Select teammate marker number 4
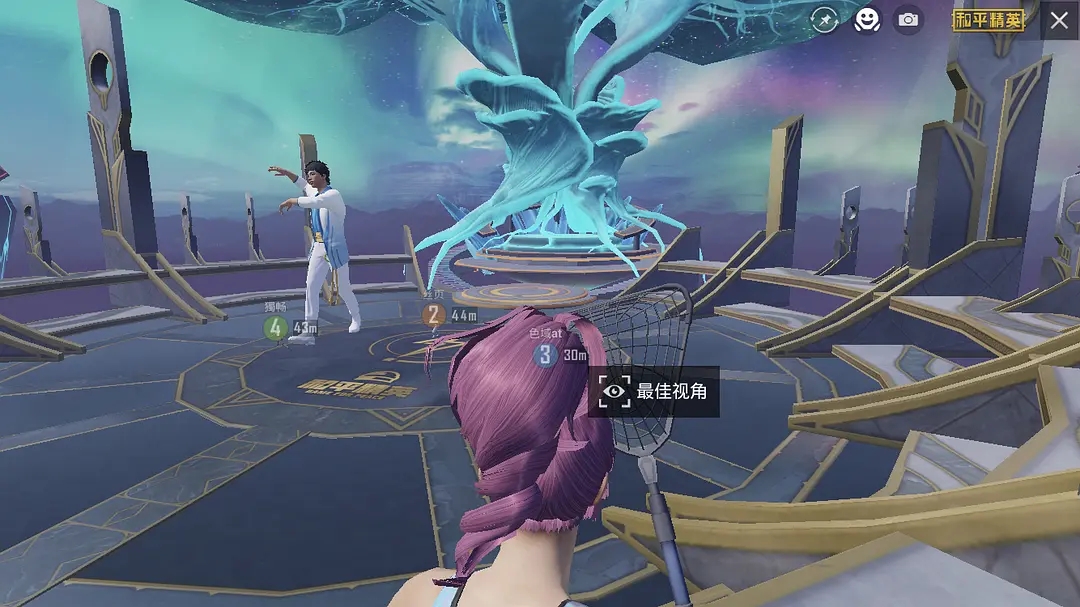Screen dimensions: 1080x607 pos(276,327)
